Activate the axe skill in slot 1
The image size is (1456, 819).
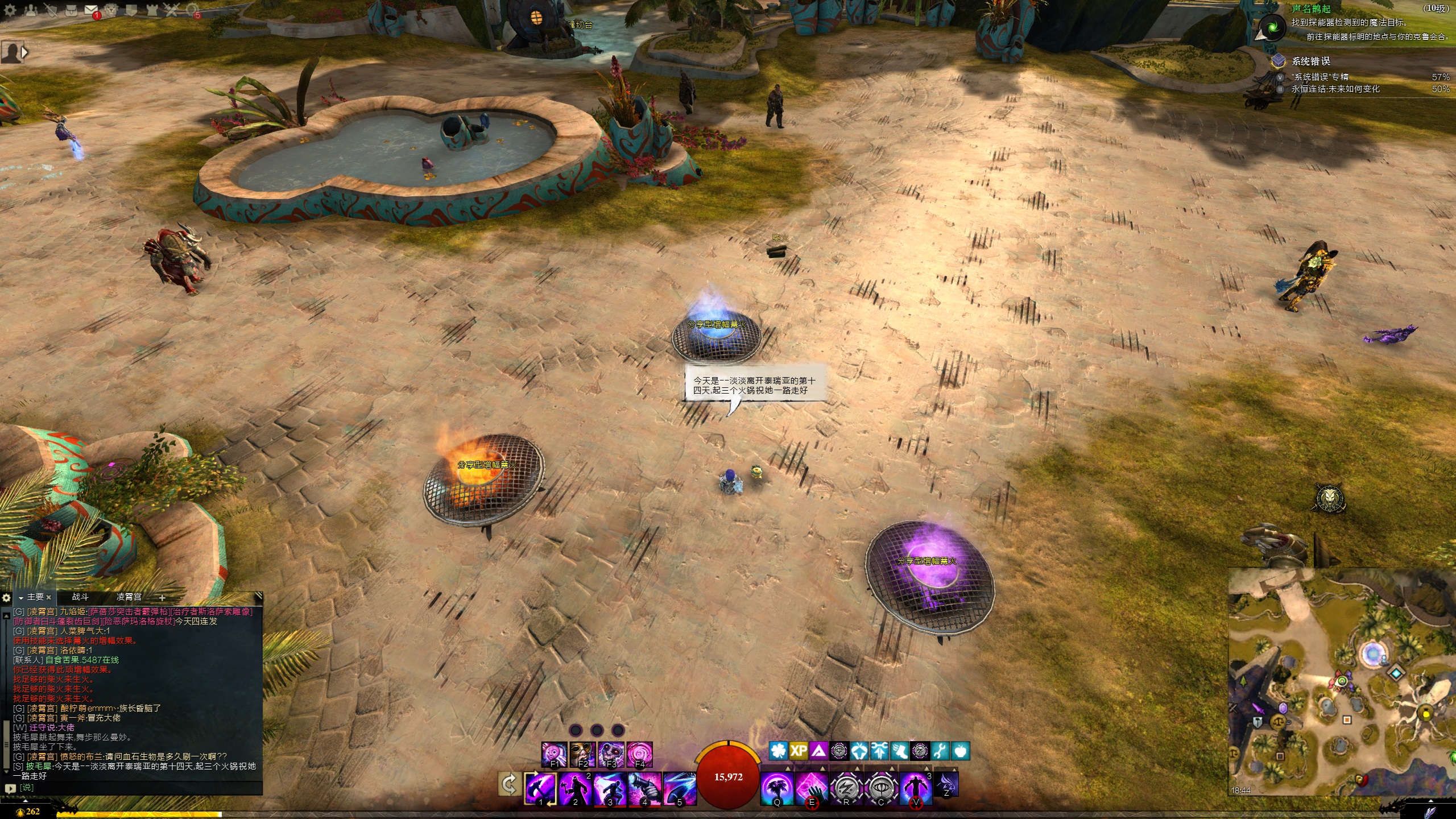tap(540, 788)
